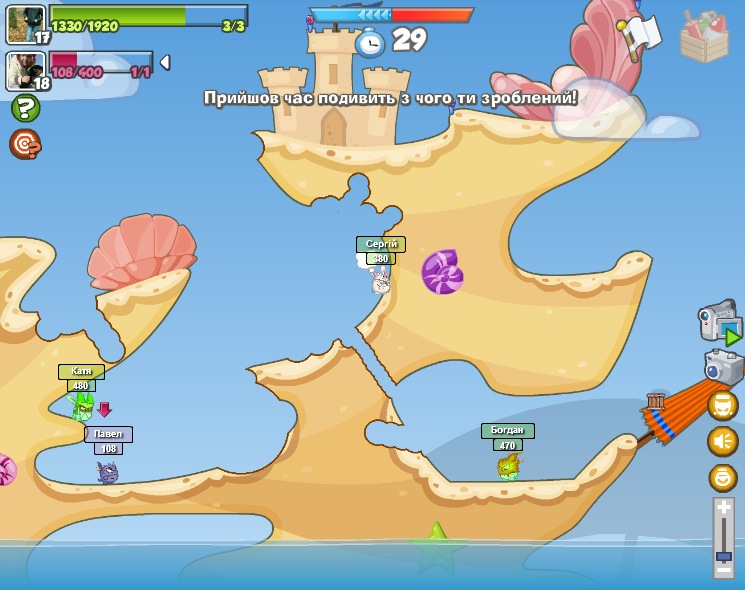Select the level 18 player avatar
The width and height of the screenshot is (745, 590).
24,70
